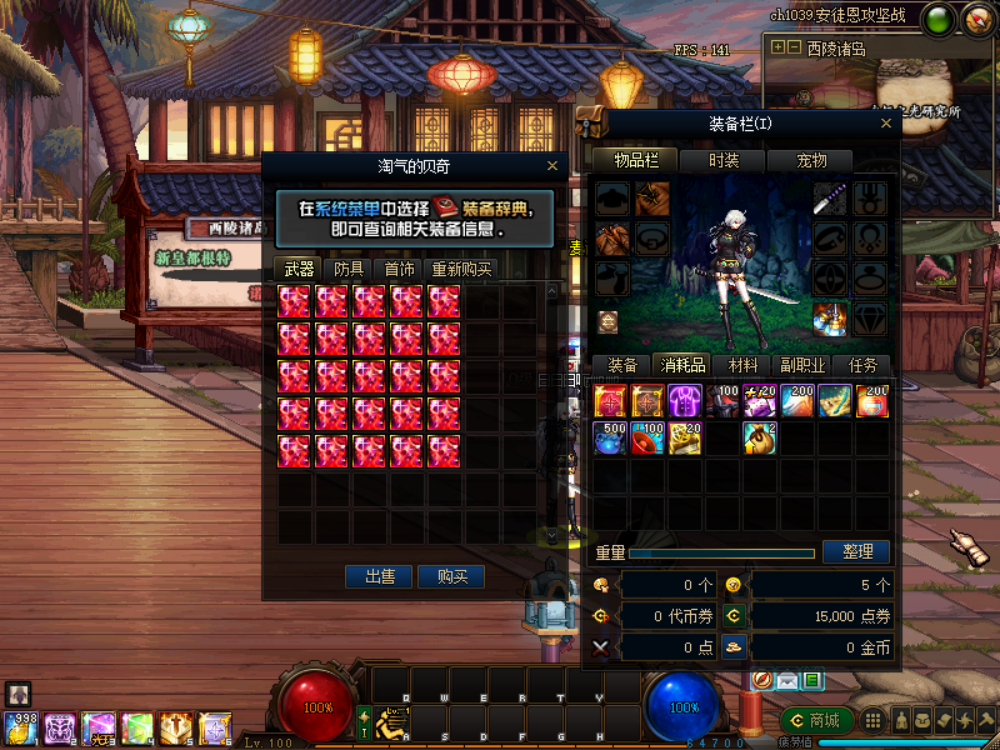This screenshot has height=750, width=1000.
Task: Switch to the 首饰 shop tab
Action: [x=399, y=269]
